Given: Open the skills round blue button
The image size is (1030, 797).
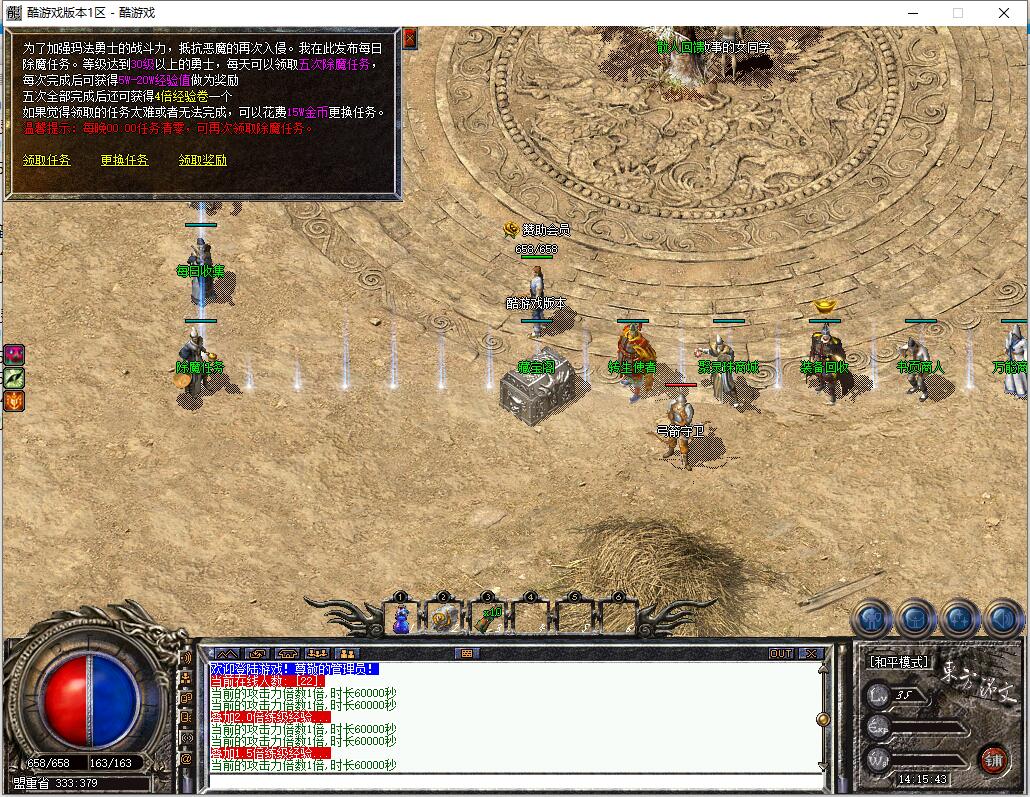Looking at the screenshot, I should pos(958,619).
